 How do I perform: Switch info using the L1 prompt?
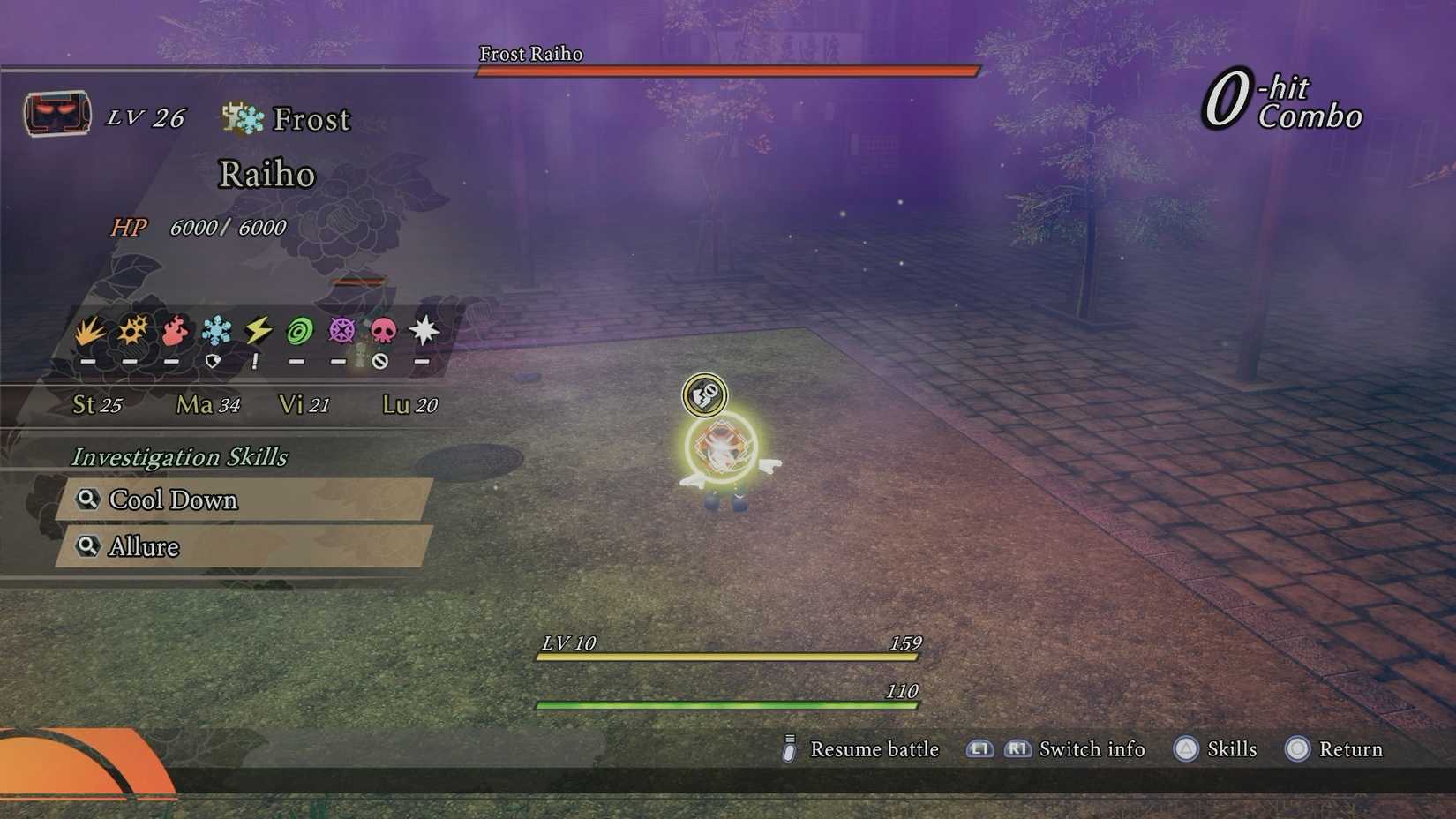(979, 749)
